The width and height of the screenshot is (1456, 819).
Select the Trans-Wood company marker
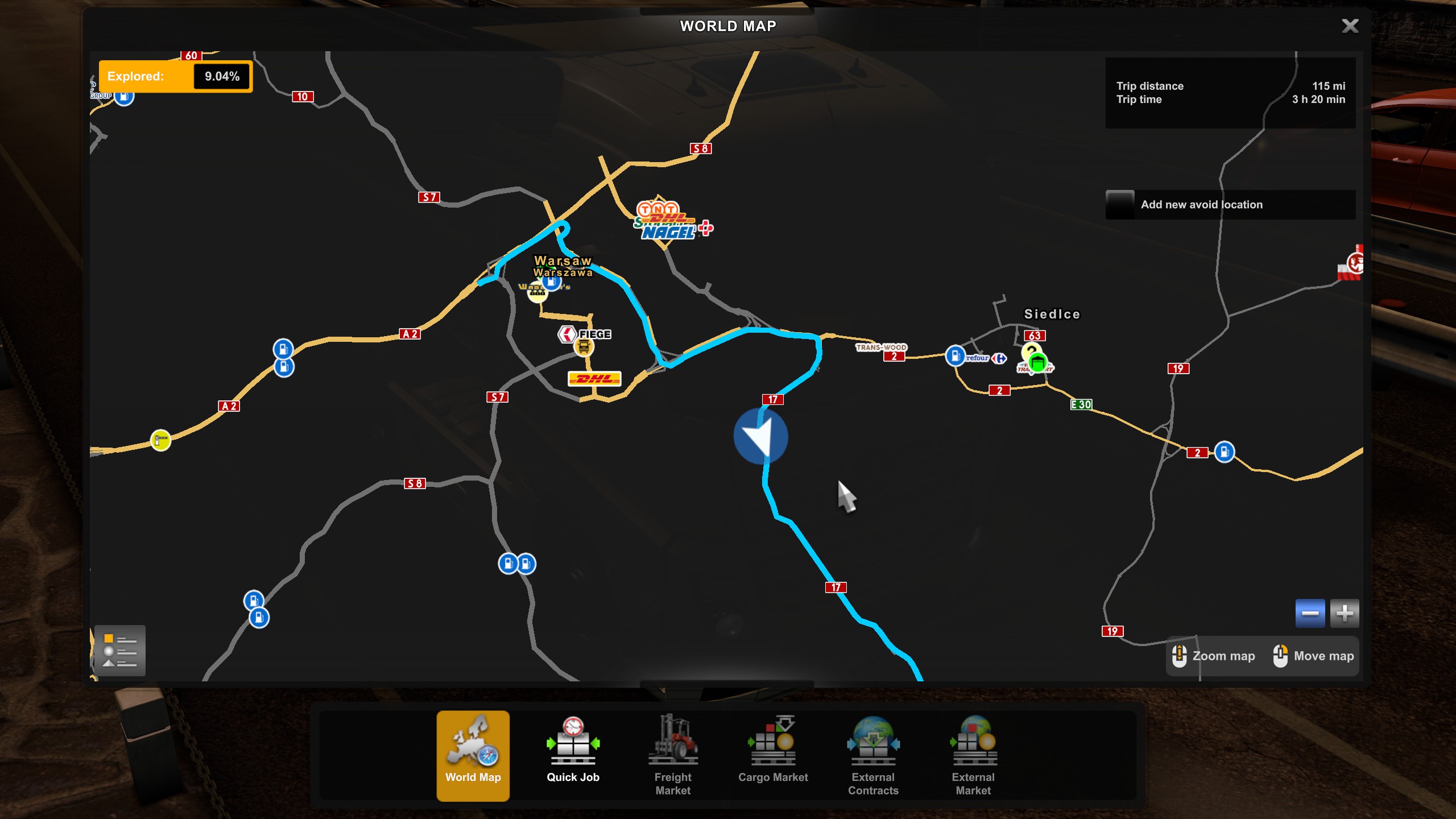[881, 348]
